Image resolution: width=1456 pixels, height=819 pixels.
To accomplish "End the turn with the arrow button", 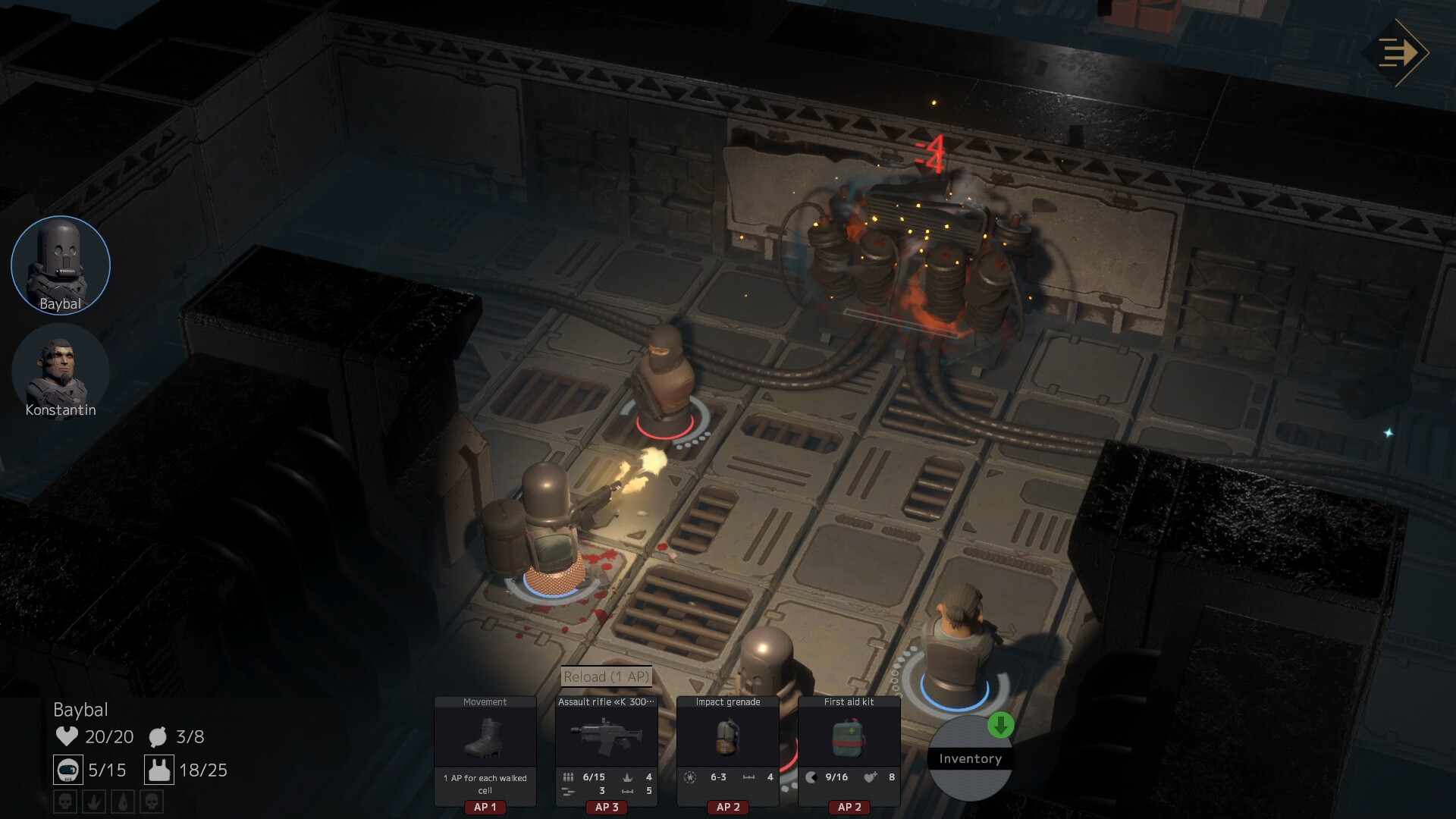I will [x=1402, y=53].
